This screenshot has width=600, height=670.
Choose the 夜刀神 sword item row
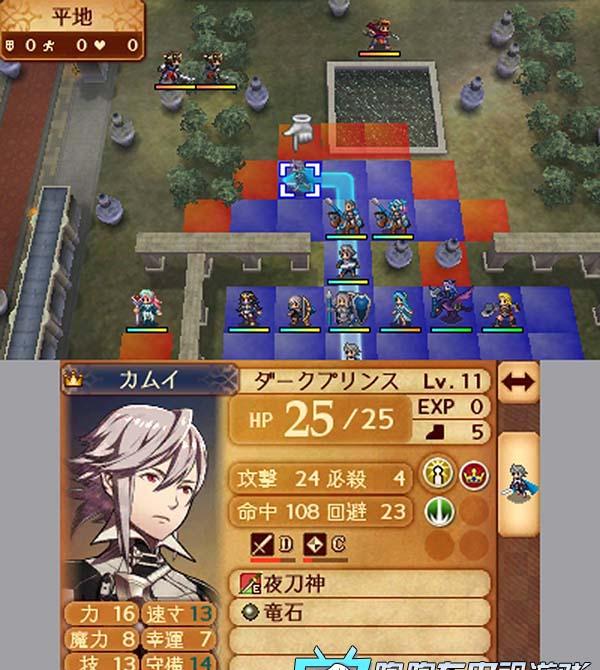(362, 584)
